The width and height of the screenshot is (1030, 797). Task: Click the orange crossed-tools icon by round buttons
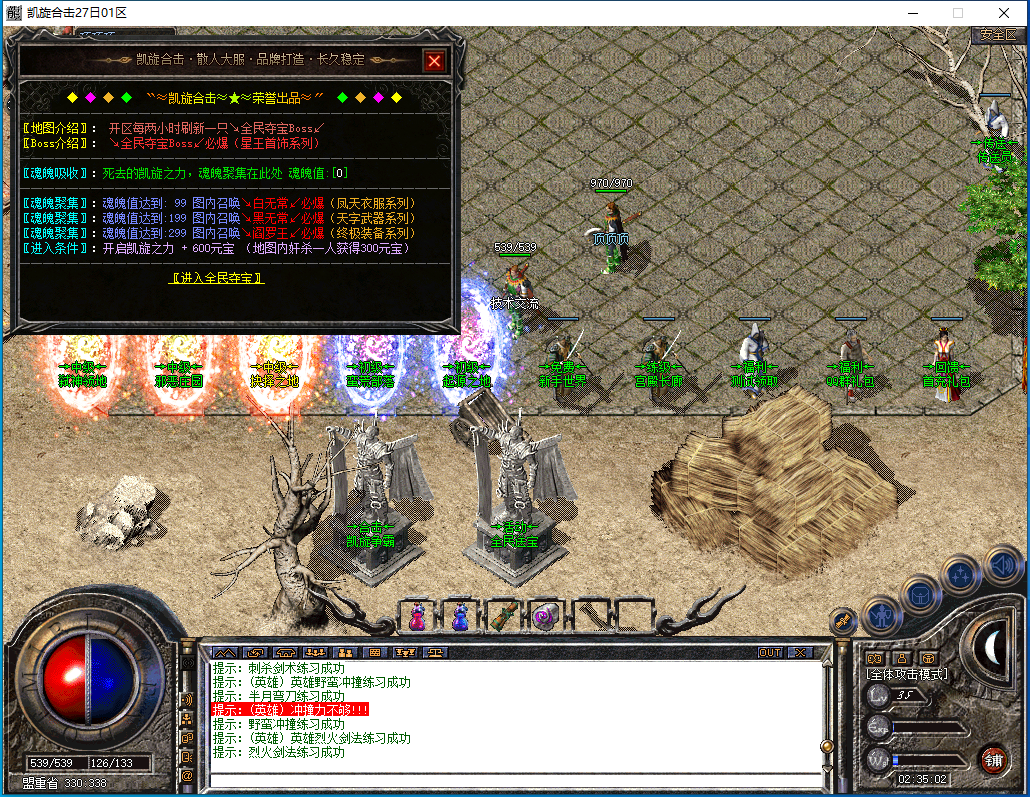coord(843,620)
